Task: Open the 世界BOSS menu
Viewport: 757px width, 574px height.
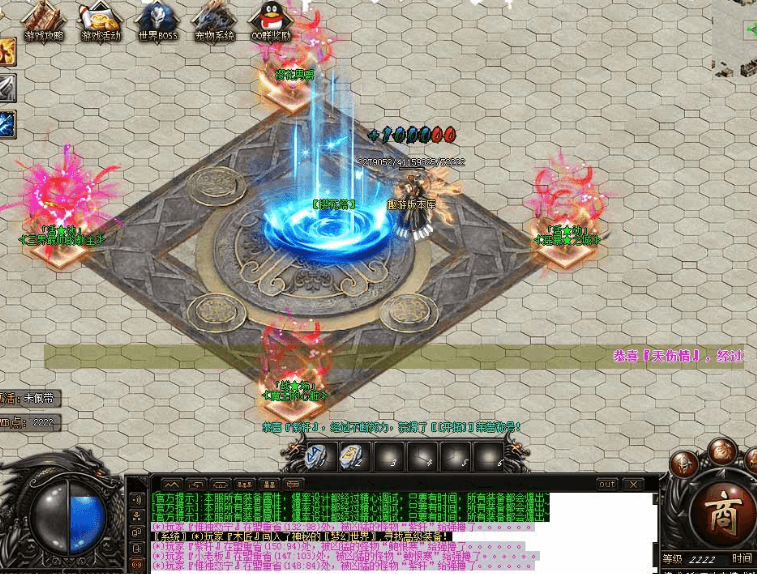Action: coord(158,20)
